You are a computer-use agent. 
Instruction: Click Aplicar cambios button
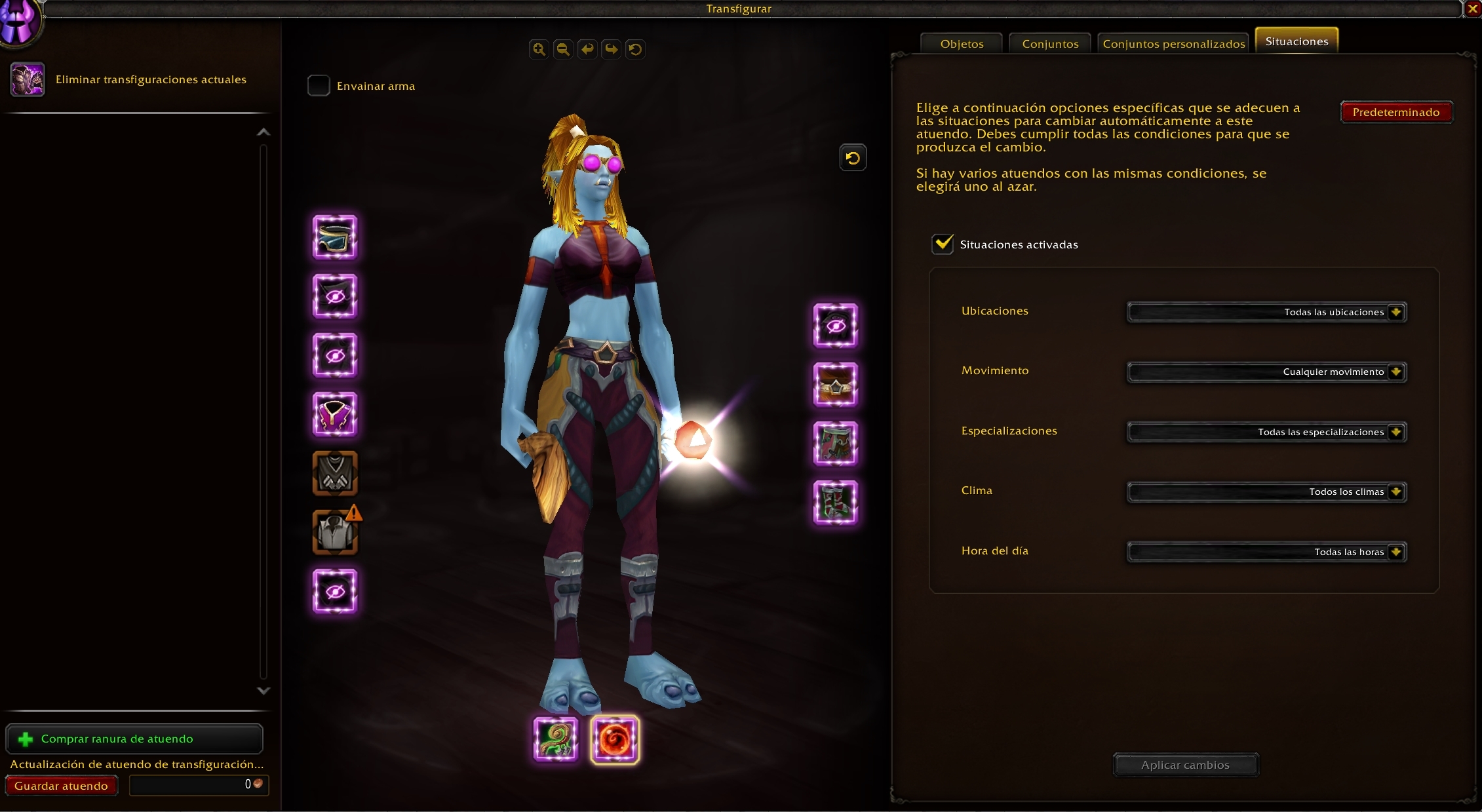click(1185, 765)
